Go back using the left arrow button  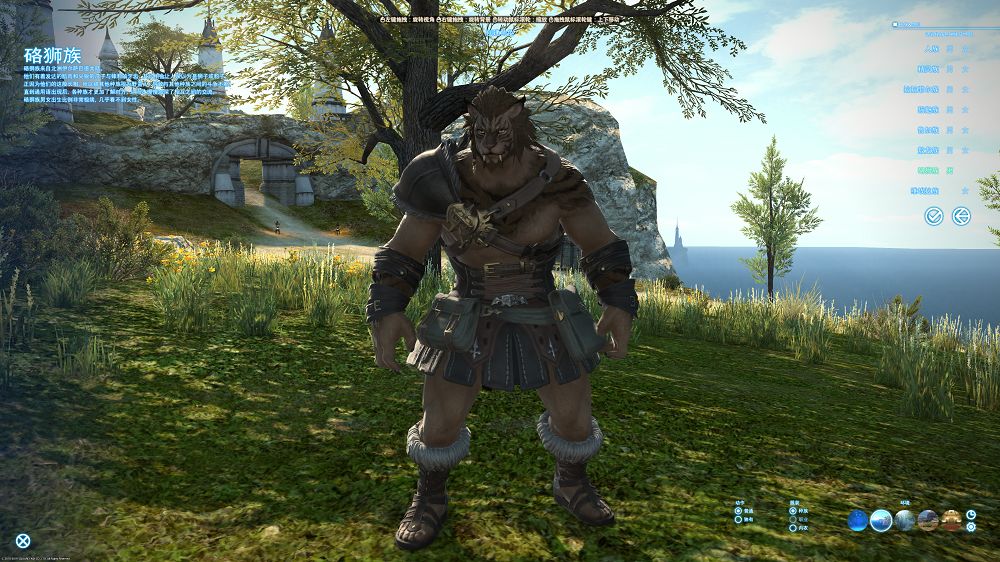click(961, 215)
